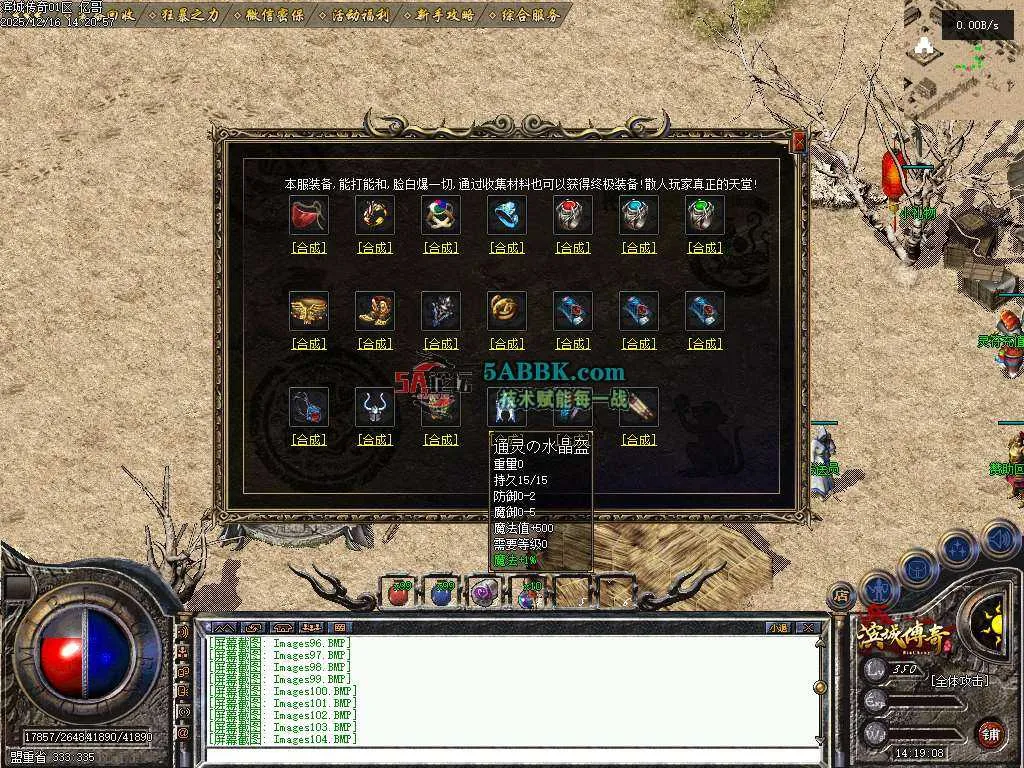Close the equipment synthesis window
This screenshot has height=768, width=1024.
coord(798,142)
